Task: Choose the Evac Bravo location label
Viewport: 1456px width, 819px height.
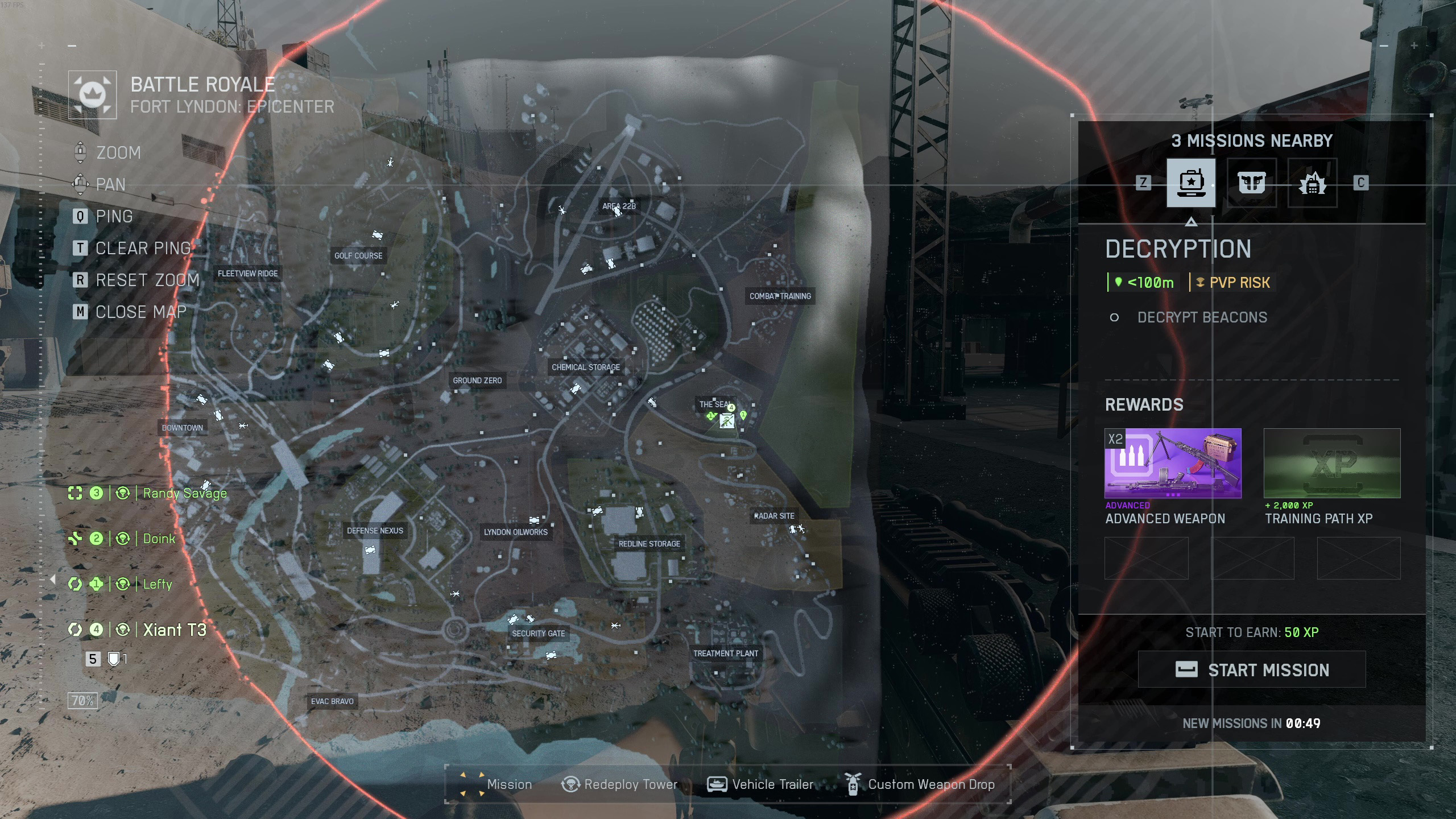Action: pos(332,701)
